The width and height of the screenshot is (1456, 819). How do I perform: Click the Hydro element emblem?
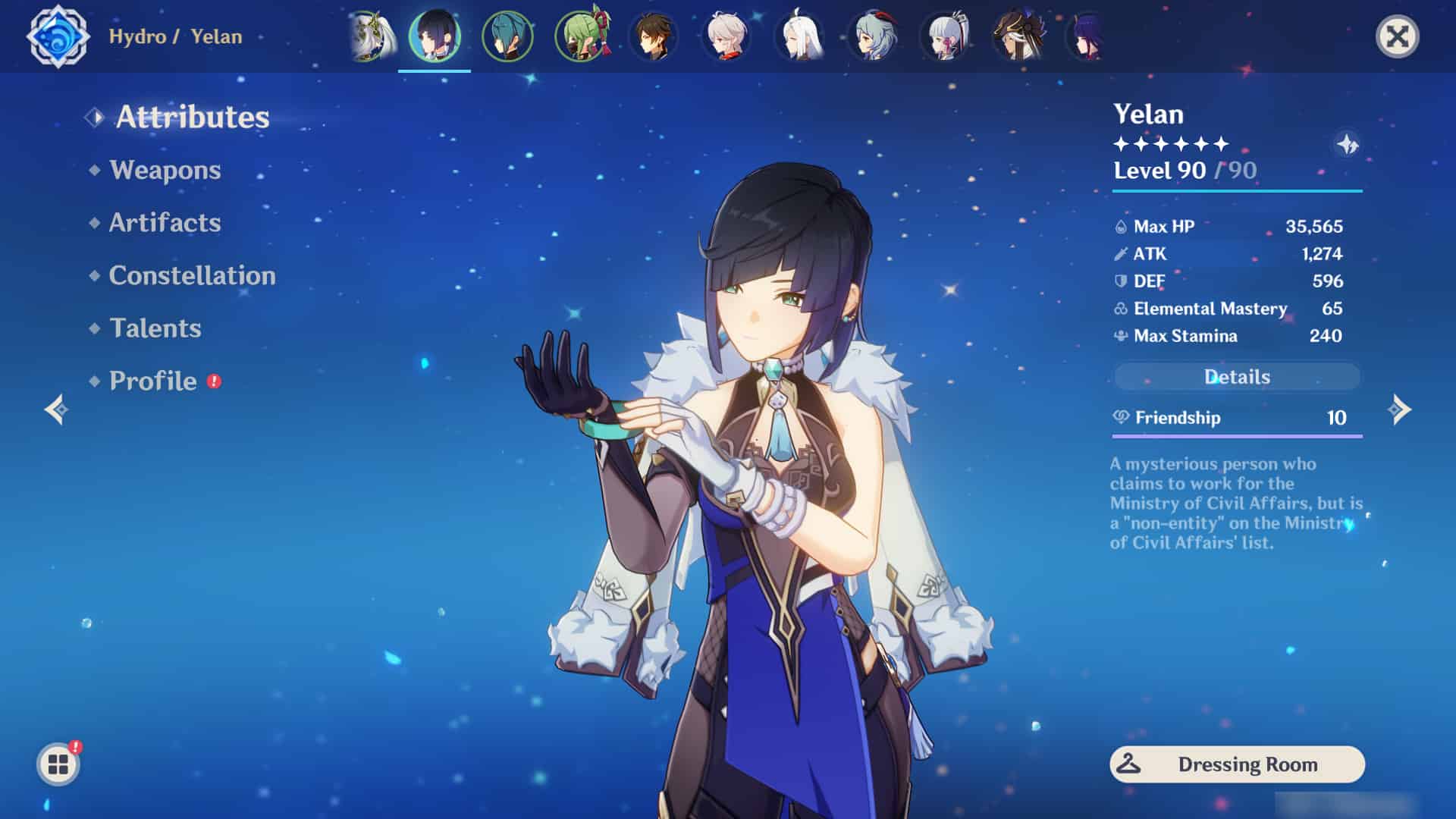58,36
